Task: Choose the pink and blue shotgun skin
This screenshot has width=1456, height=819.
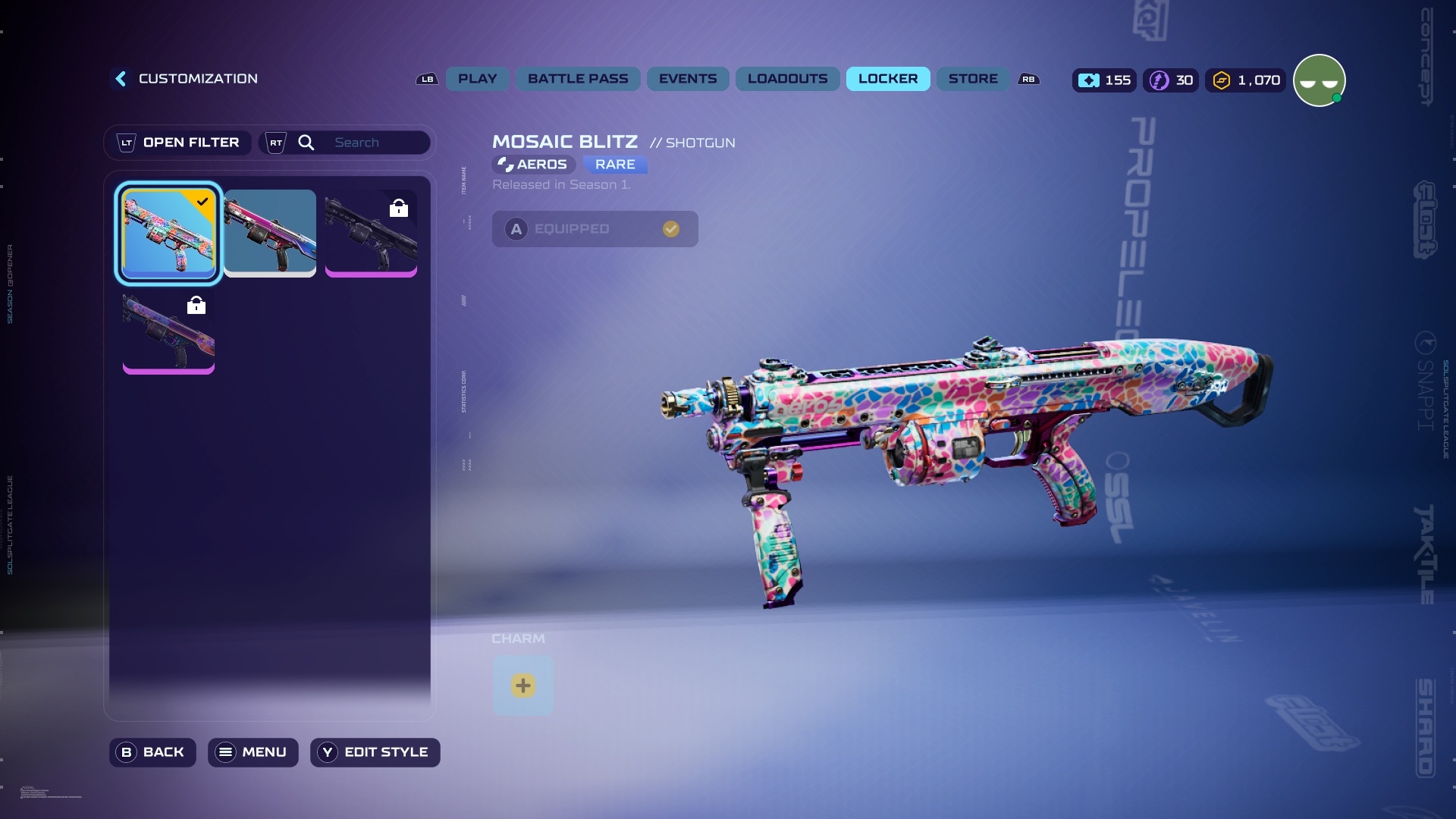Action: coord(270,233)
